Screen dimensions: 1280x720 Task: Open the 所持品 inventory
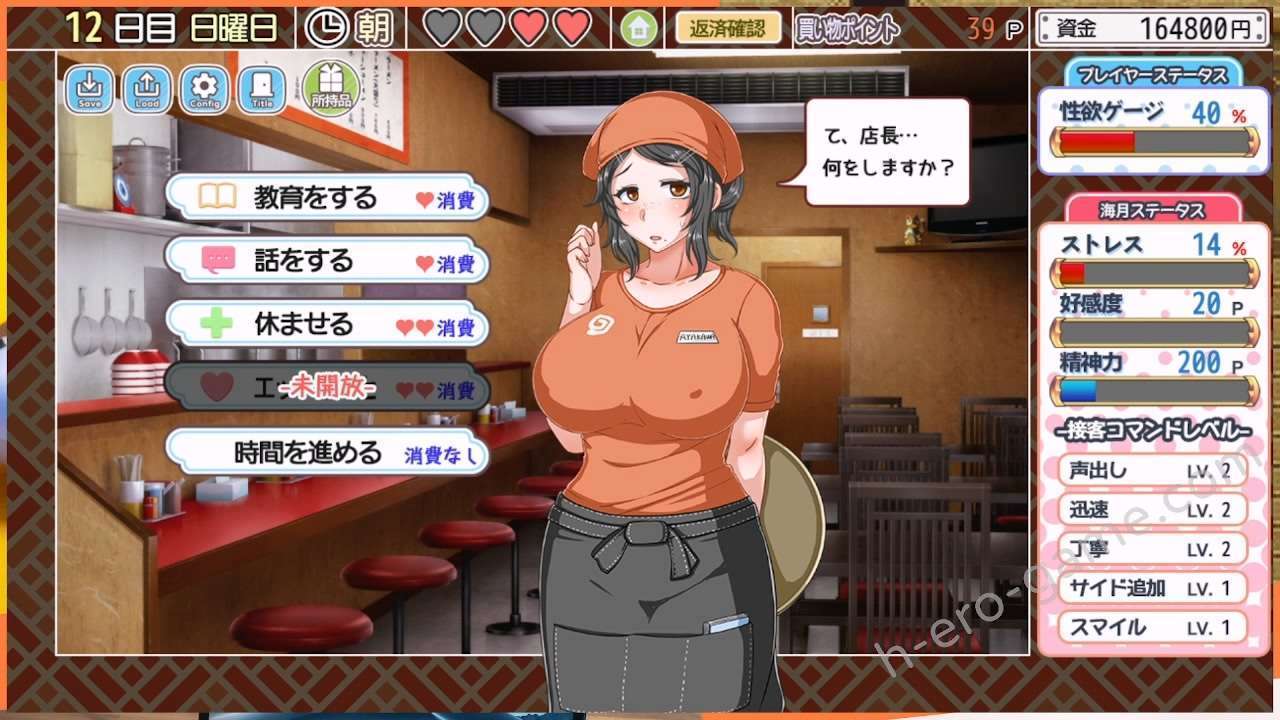(x=331, y=88)
